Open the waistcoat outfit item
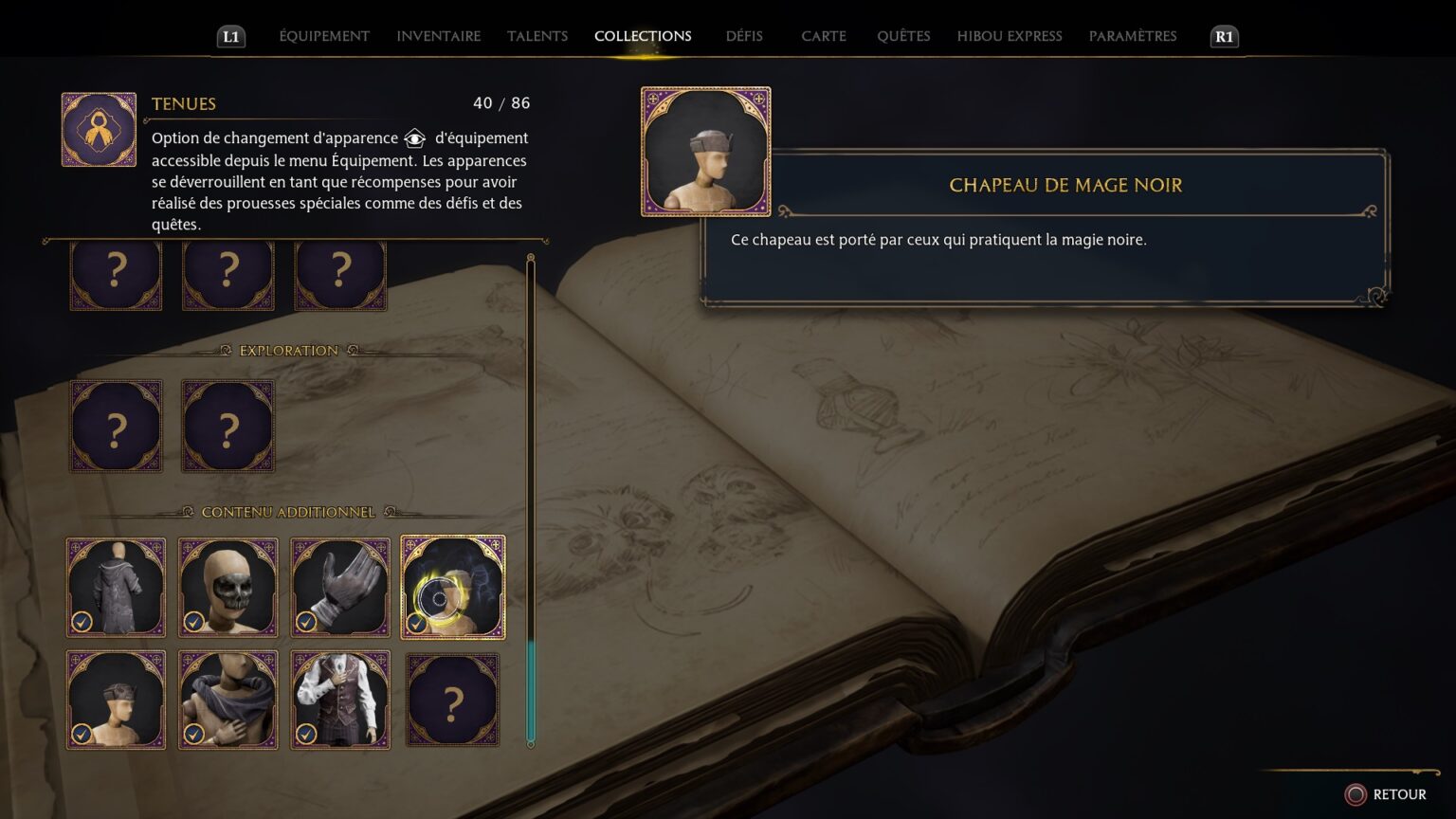 point(340,701)
